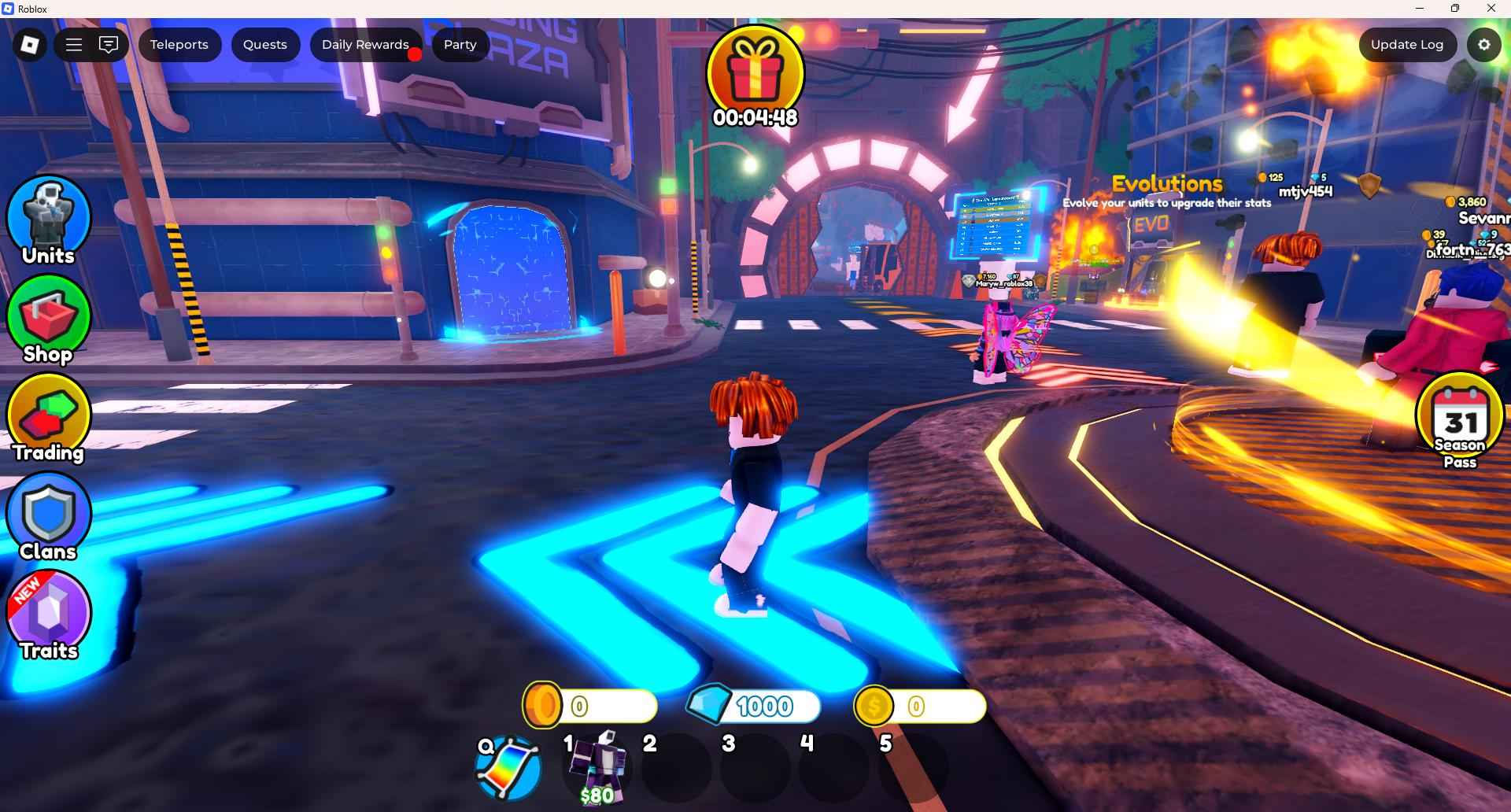1511x812 pixels.
Task: Open the Shop
Action: point(49,319)
